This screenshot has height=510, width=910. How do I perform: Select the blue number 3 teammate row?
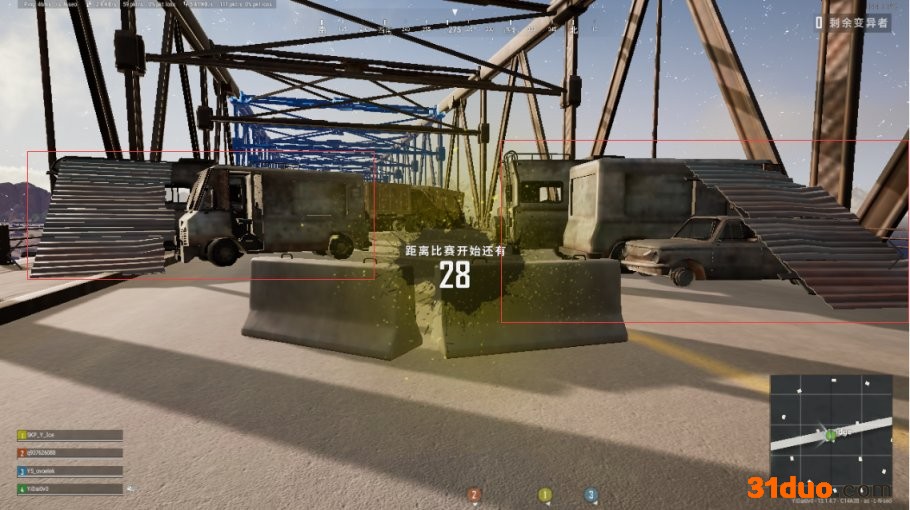point(69,471)
